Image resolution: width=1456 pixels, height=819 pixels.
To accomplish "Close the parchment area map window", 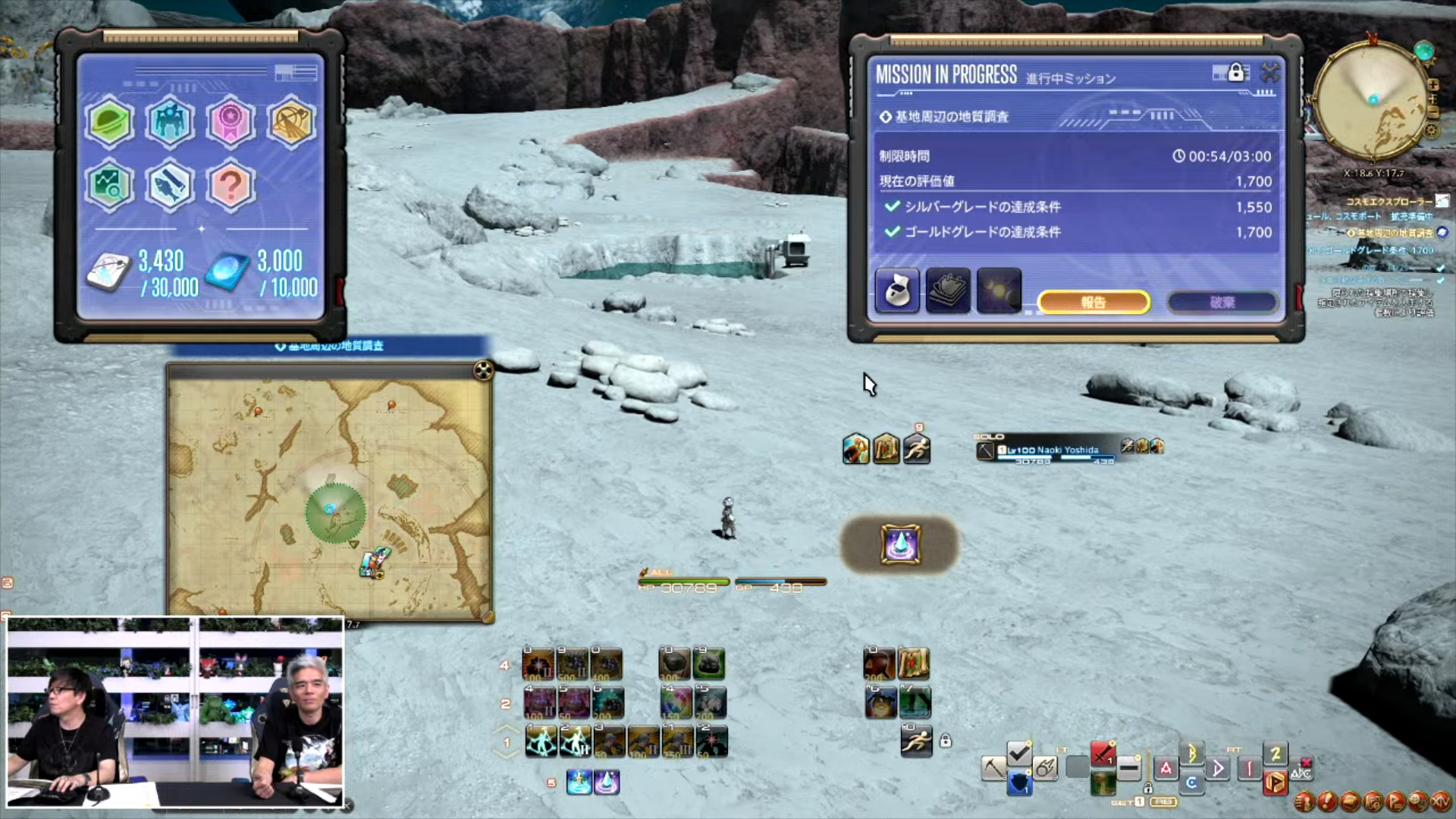I will coord(483,370).
